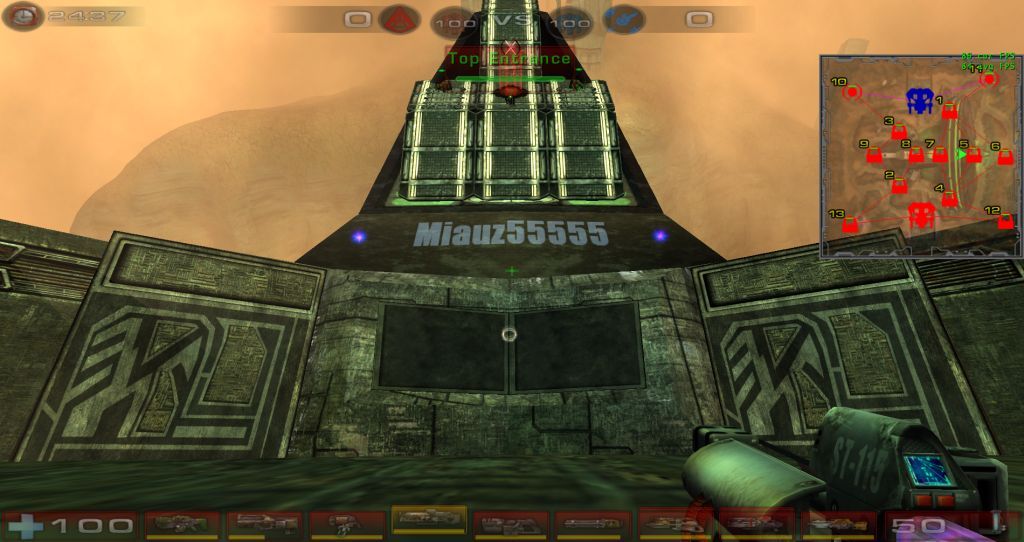Select power node 13 on the minimap

pyautogui.click(x=850, y=224)
